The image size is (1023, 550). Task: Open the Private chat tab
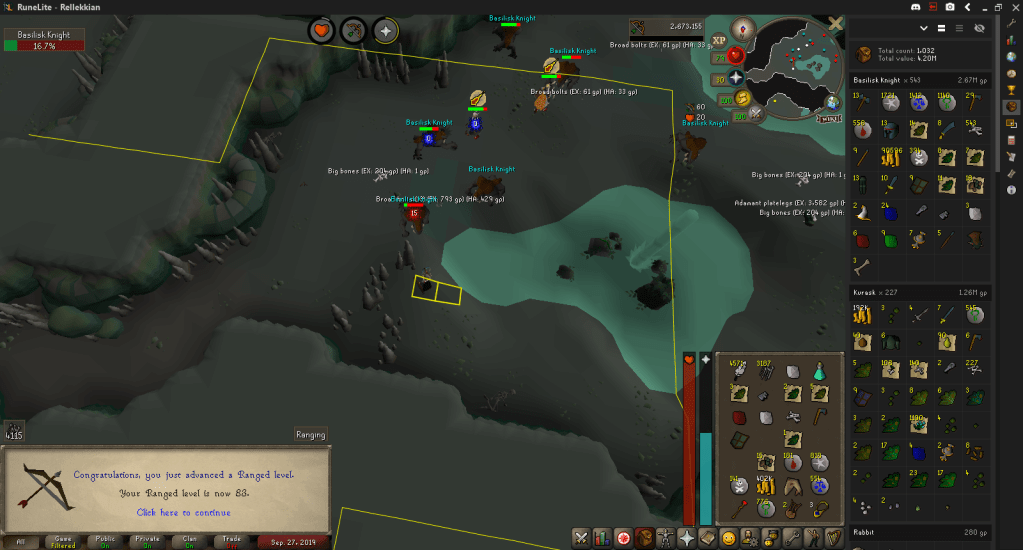(x=146, y=541)
